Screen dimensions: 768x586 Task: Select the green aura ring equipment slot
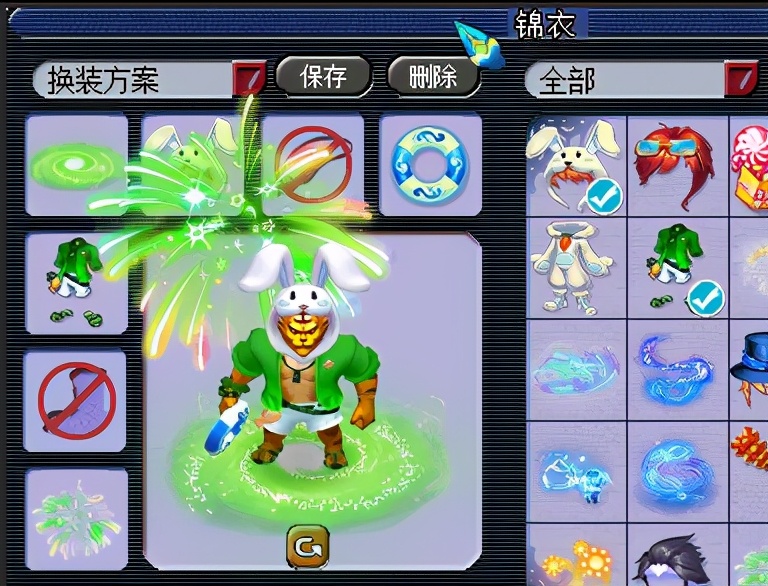[76, 165]
